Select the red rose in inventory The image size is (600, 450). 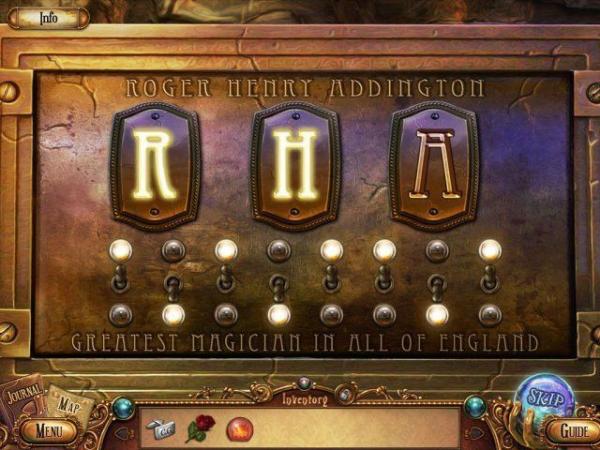[x=199, y=430]
